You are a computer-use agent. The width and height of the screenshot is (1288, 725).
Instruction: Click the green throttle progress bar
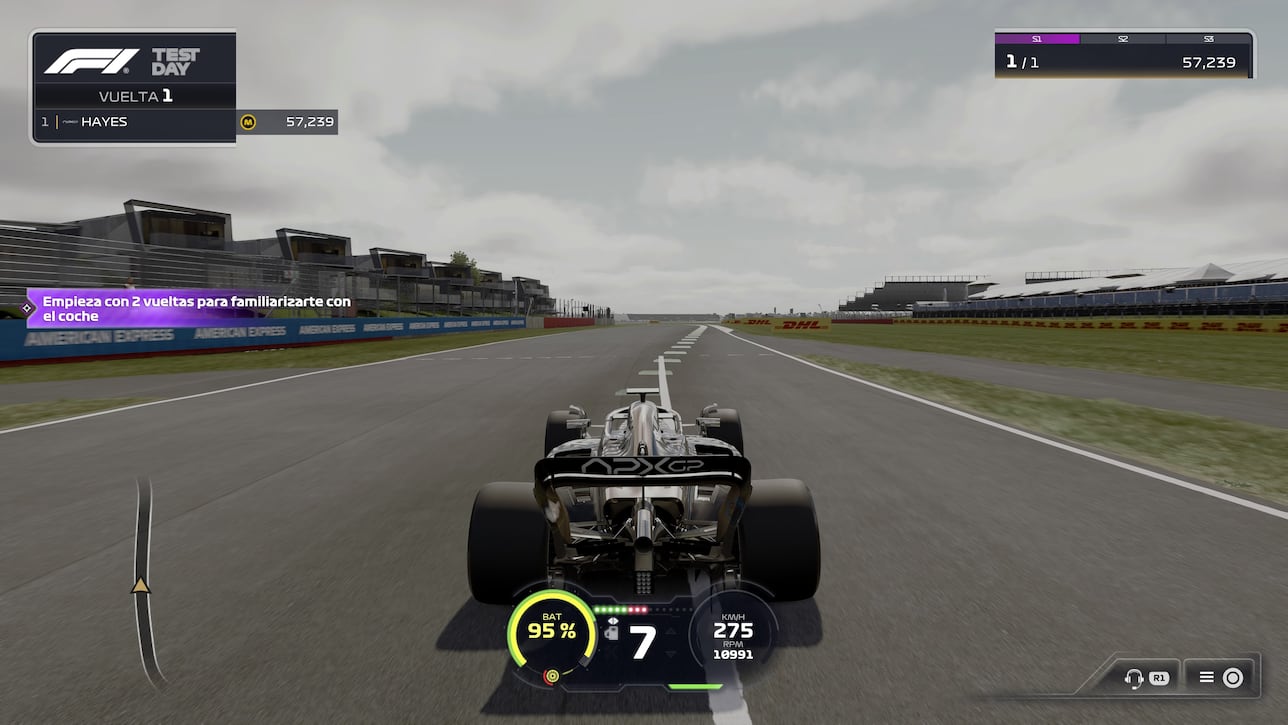[695, 688]
